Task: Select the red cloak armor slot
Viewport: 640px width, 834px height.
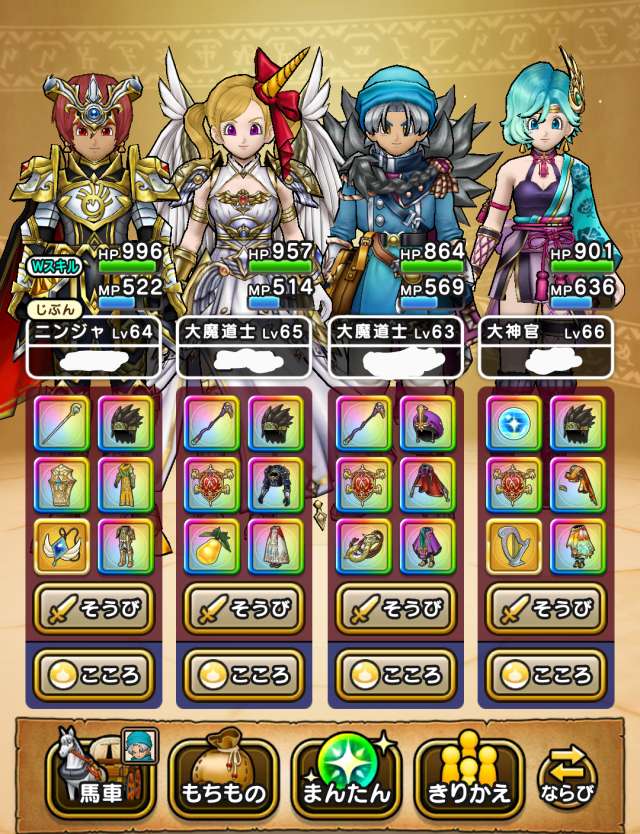Action: pos(427,485)
